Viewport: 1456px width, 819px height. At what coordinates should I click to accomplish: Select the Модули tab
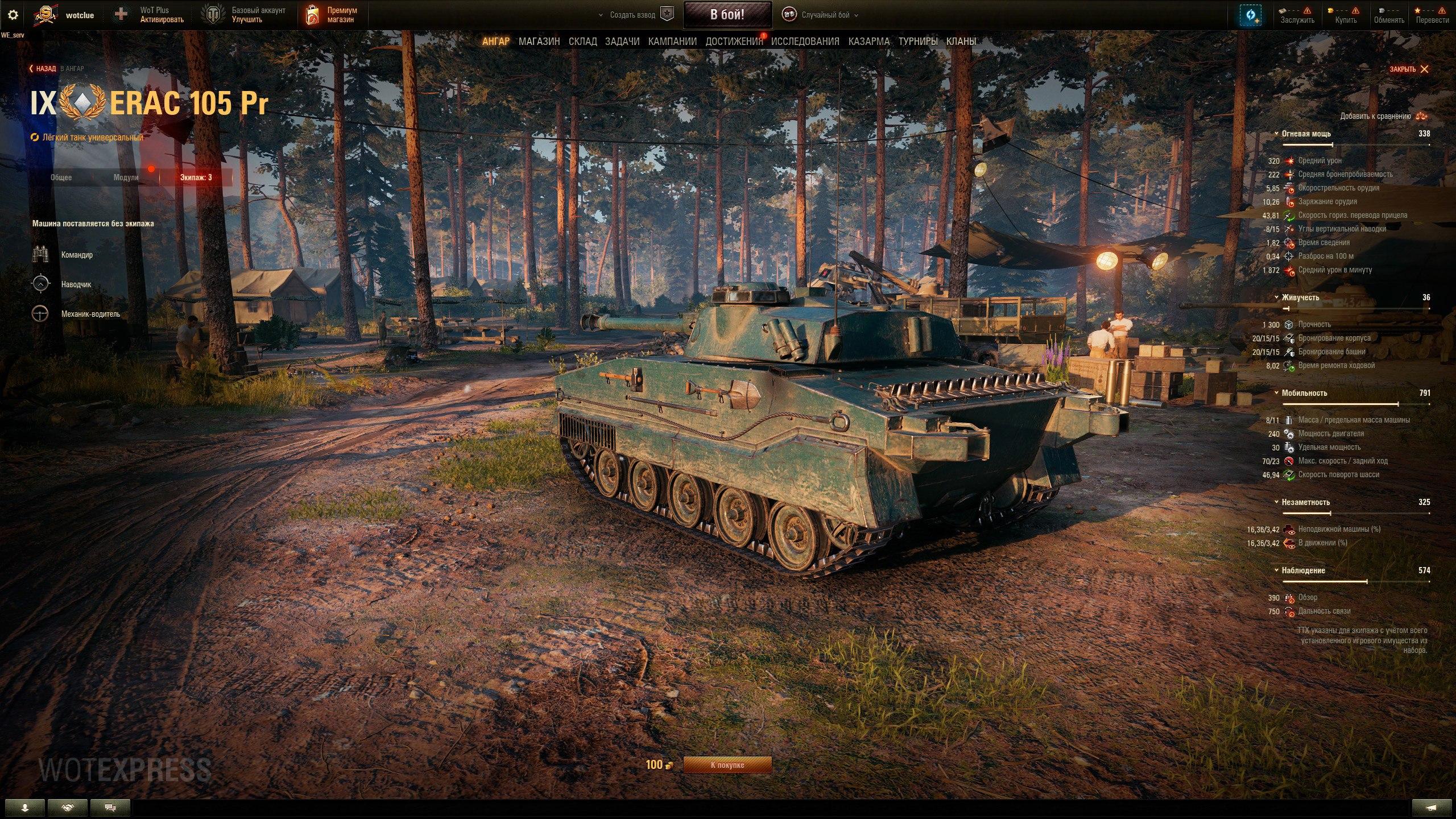click(x=126, y=177)
